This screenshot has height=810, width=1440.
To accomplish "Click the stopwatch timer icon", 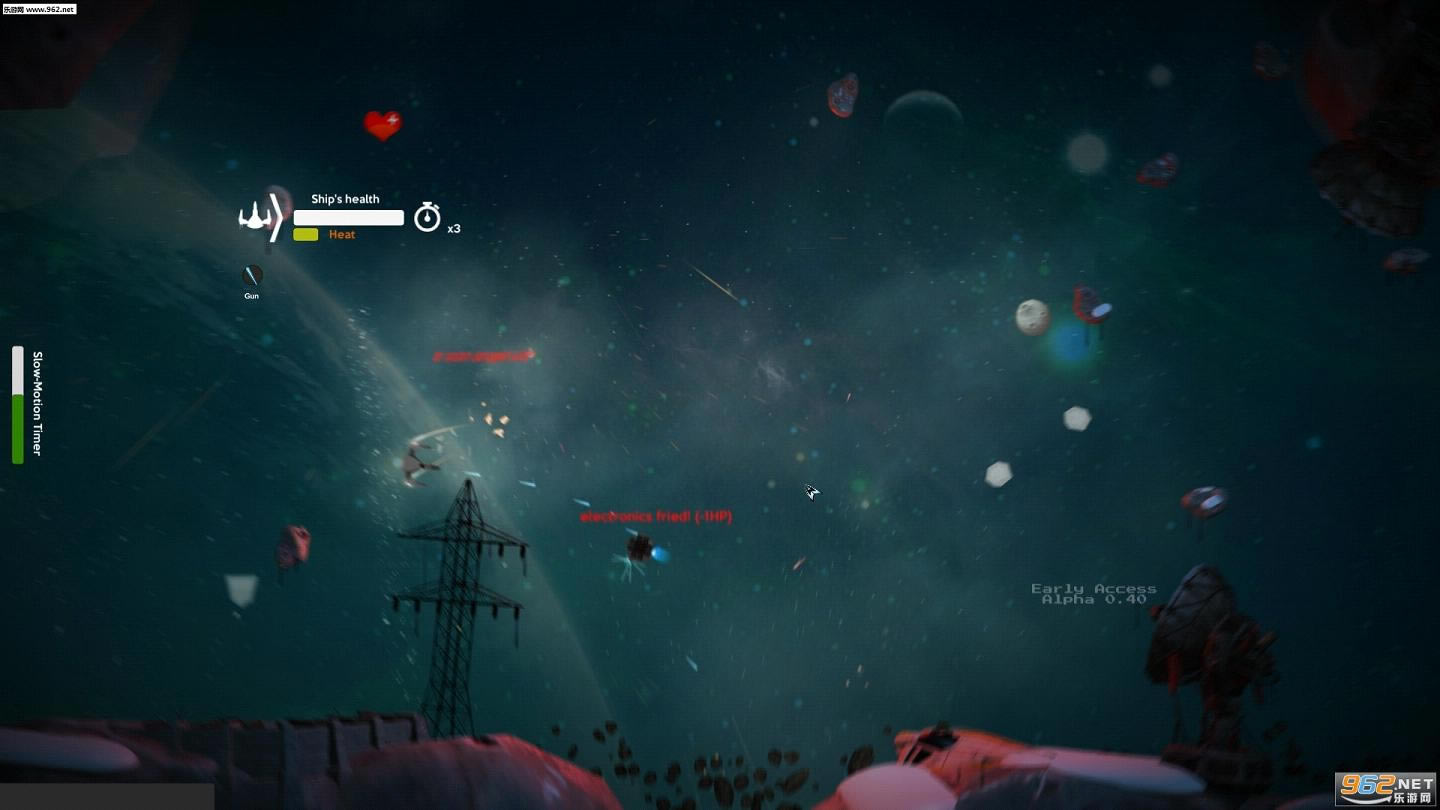I will click(x=428, y=216).
